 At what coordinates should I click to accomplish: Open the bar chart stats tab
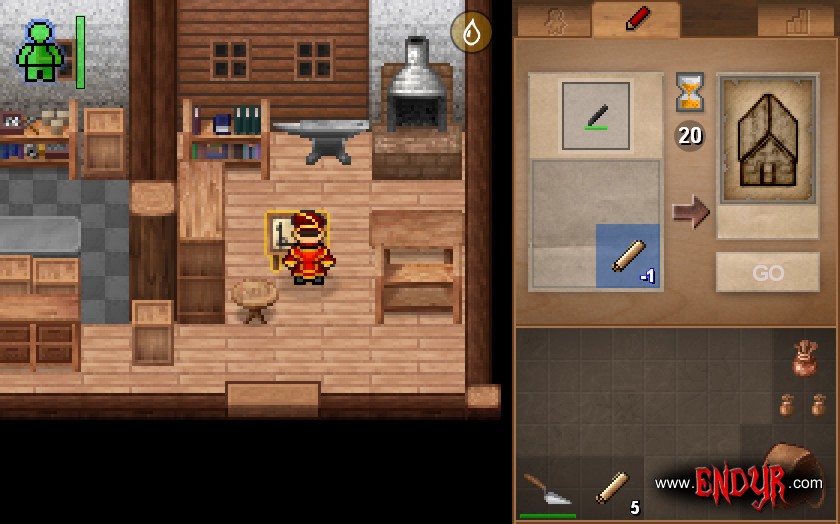click(796, 22)
